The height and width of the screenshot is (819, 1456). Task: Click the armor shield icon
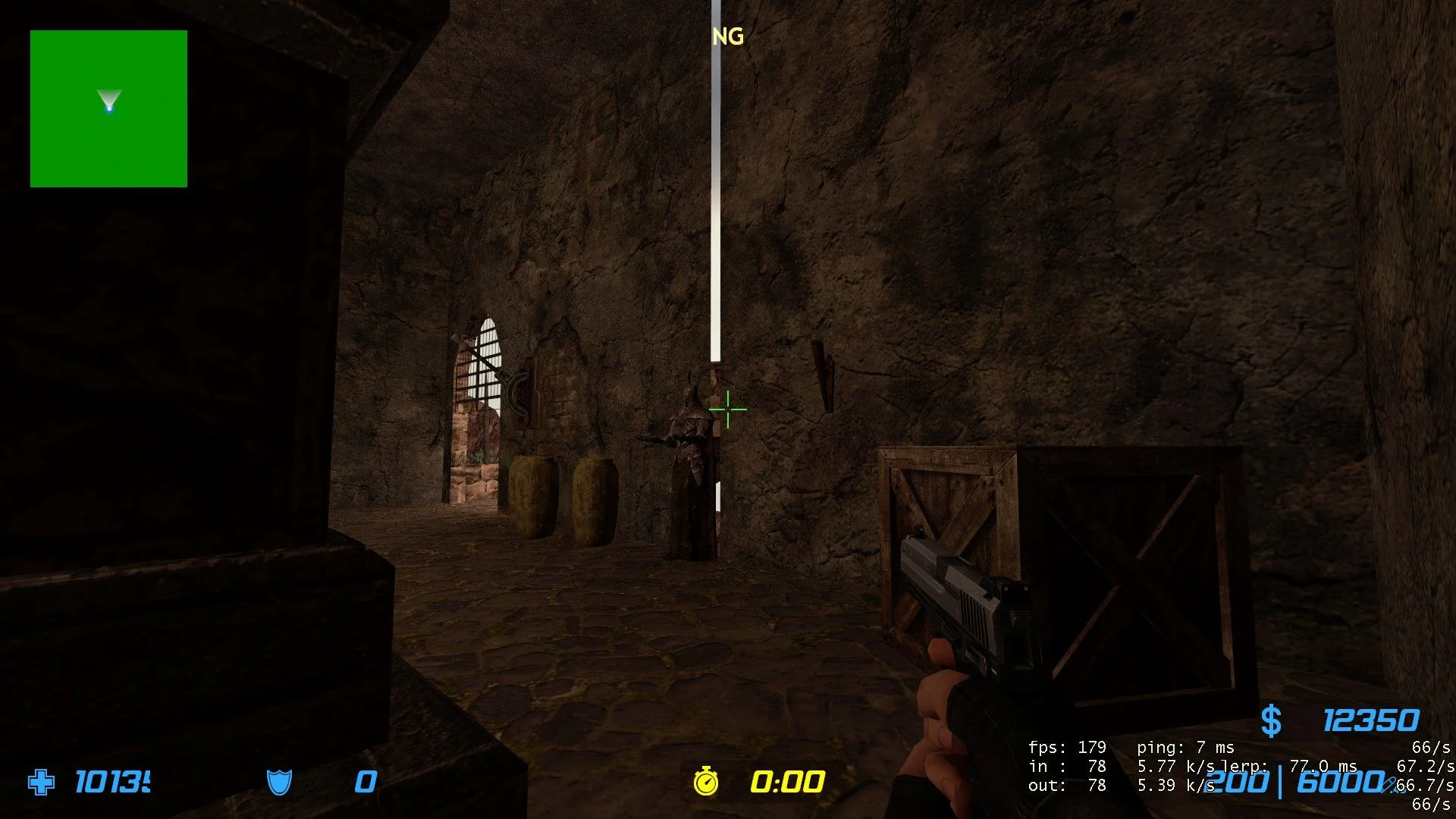279,782
